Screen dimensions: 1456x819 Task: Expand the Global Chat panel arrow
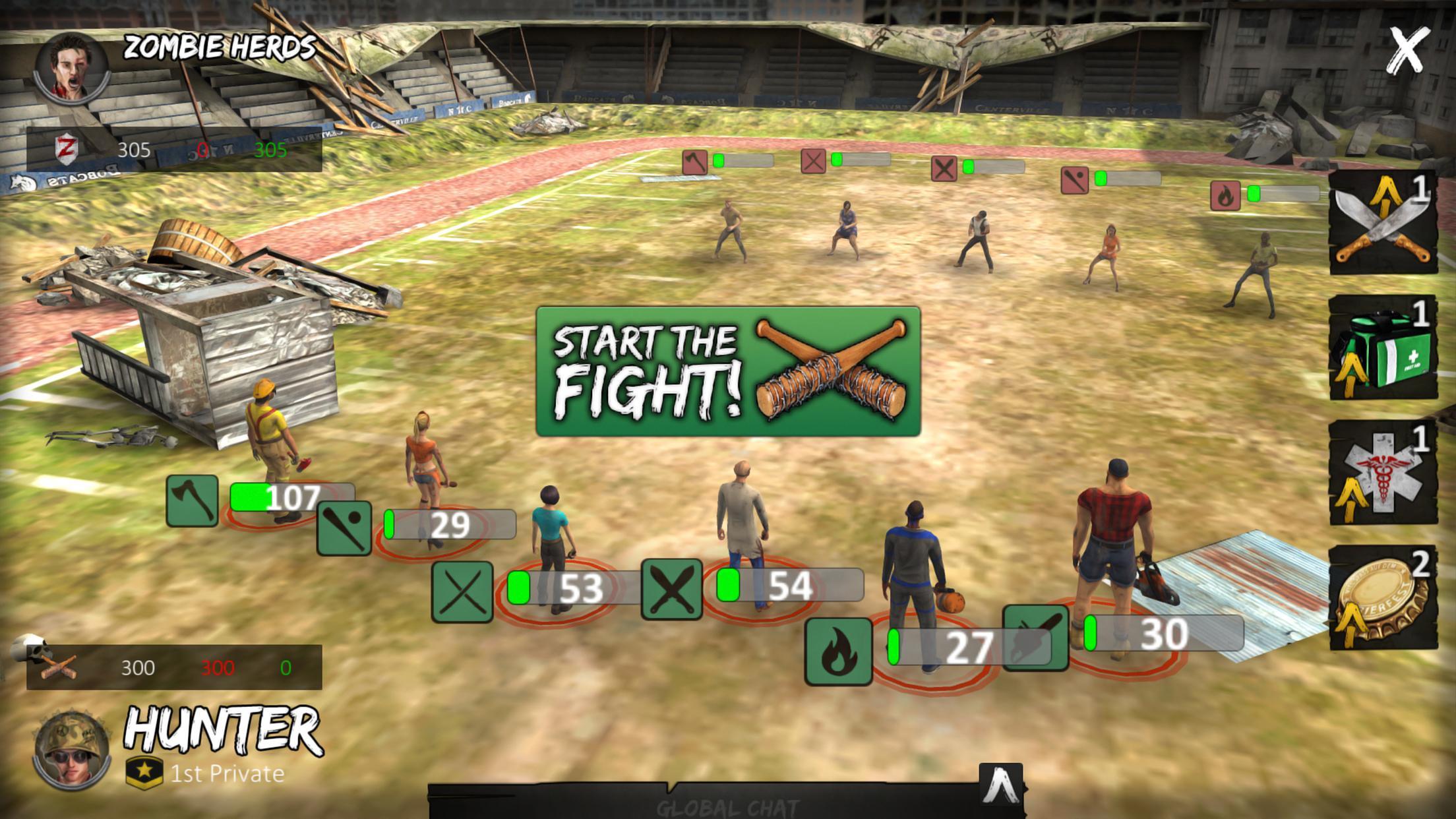coord(1001,785)
